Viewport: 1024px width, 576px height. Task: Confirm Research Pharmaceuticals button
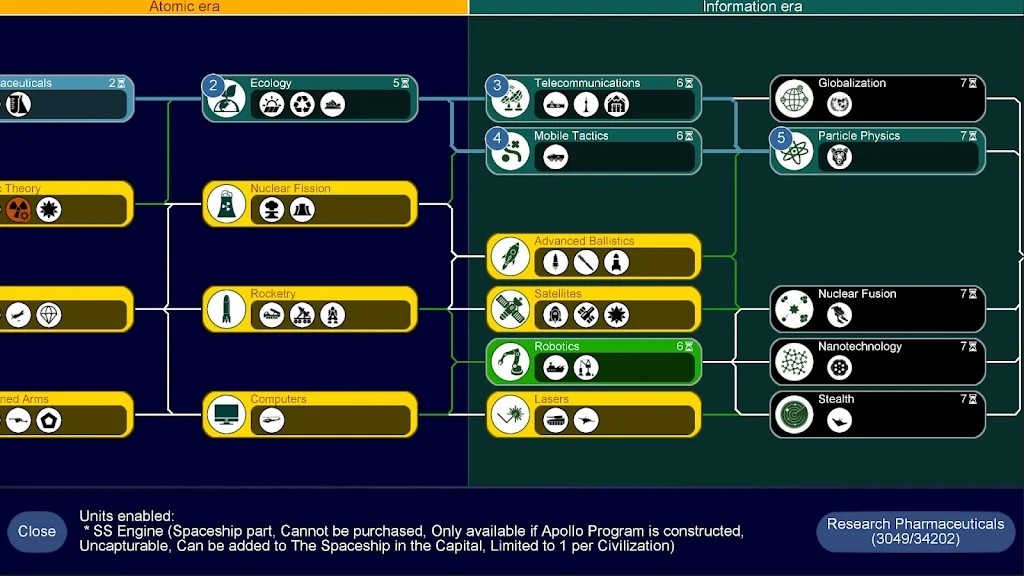coord(915,531)
